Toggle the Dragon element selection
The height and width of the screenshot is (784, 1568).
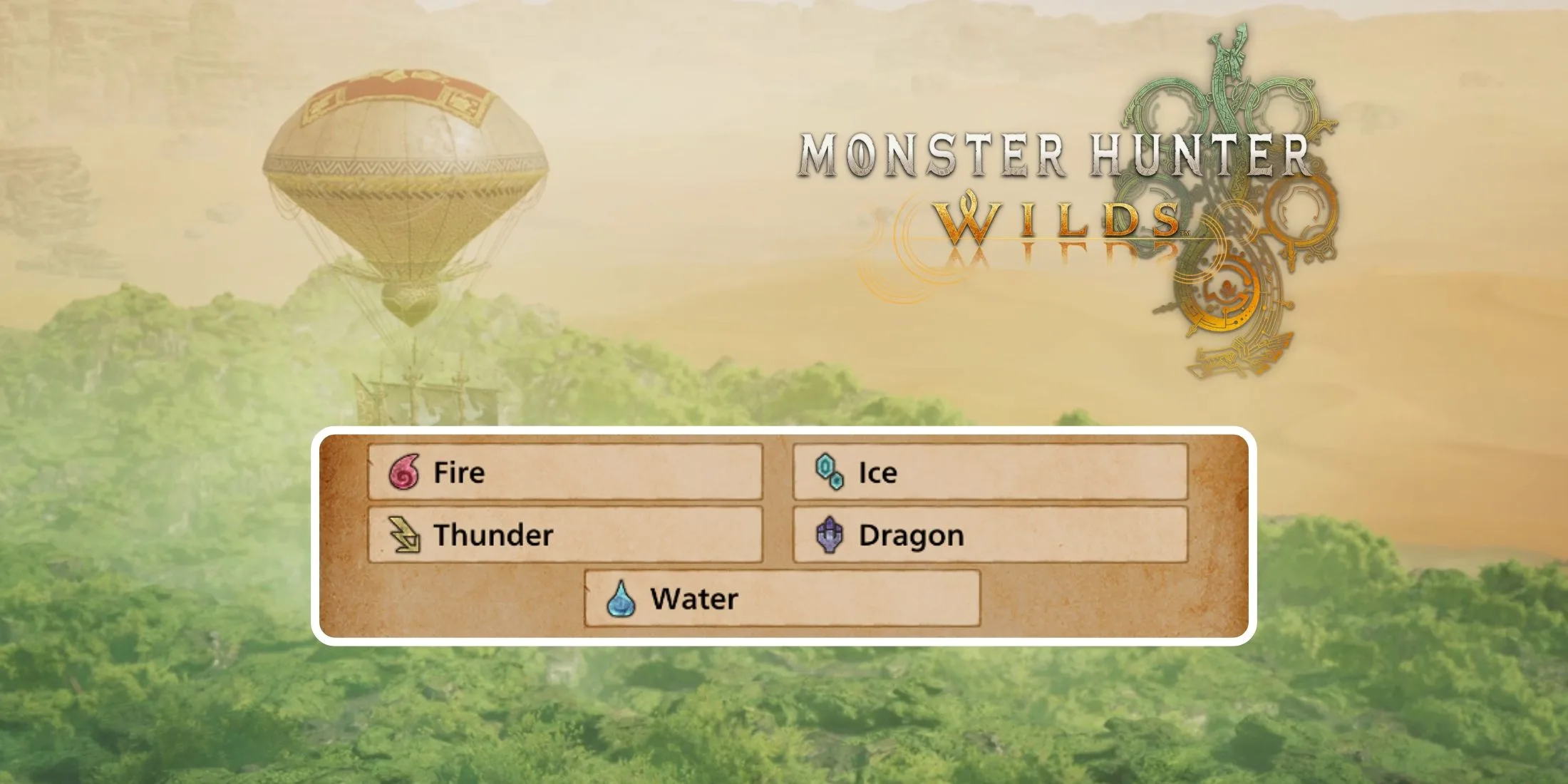click(991, 534)
